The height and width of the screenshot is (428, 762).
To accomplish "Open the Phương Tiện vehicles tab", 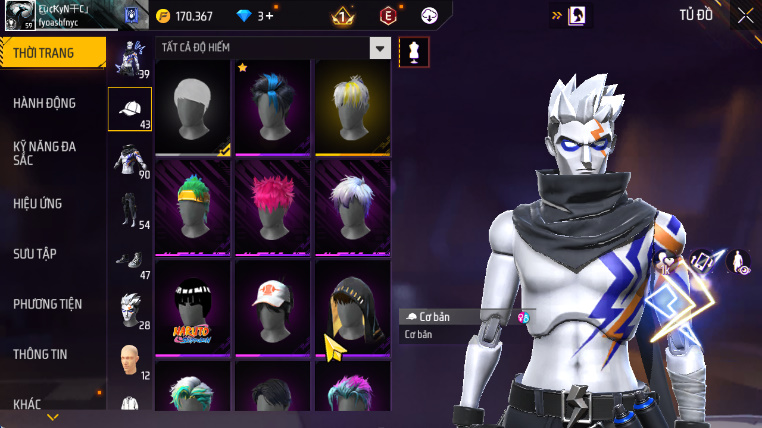I will pyautogui.click(x=48, y=303).
